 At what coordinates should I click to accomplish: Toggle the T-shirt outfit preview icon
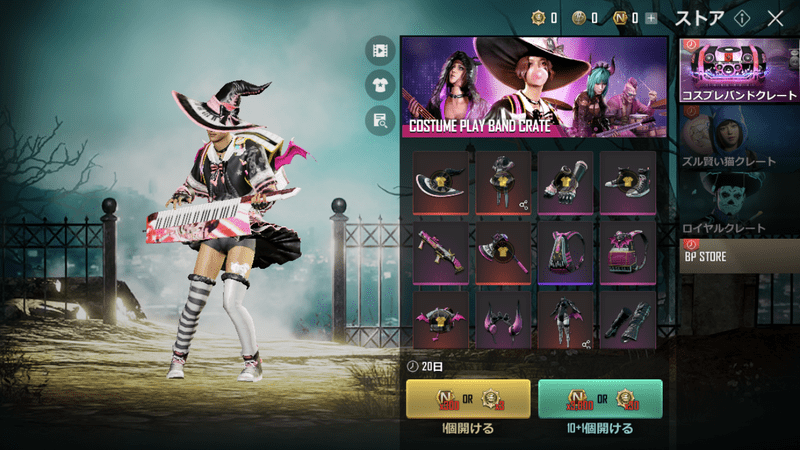coord(379,85)
